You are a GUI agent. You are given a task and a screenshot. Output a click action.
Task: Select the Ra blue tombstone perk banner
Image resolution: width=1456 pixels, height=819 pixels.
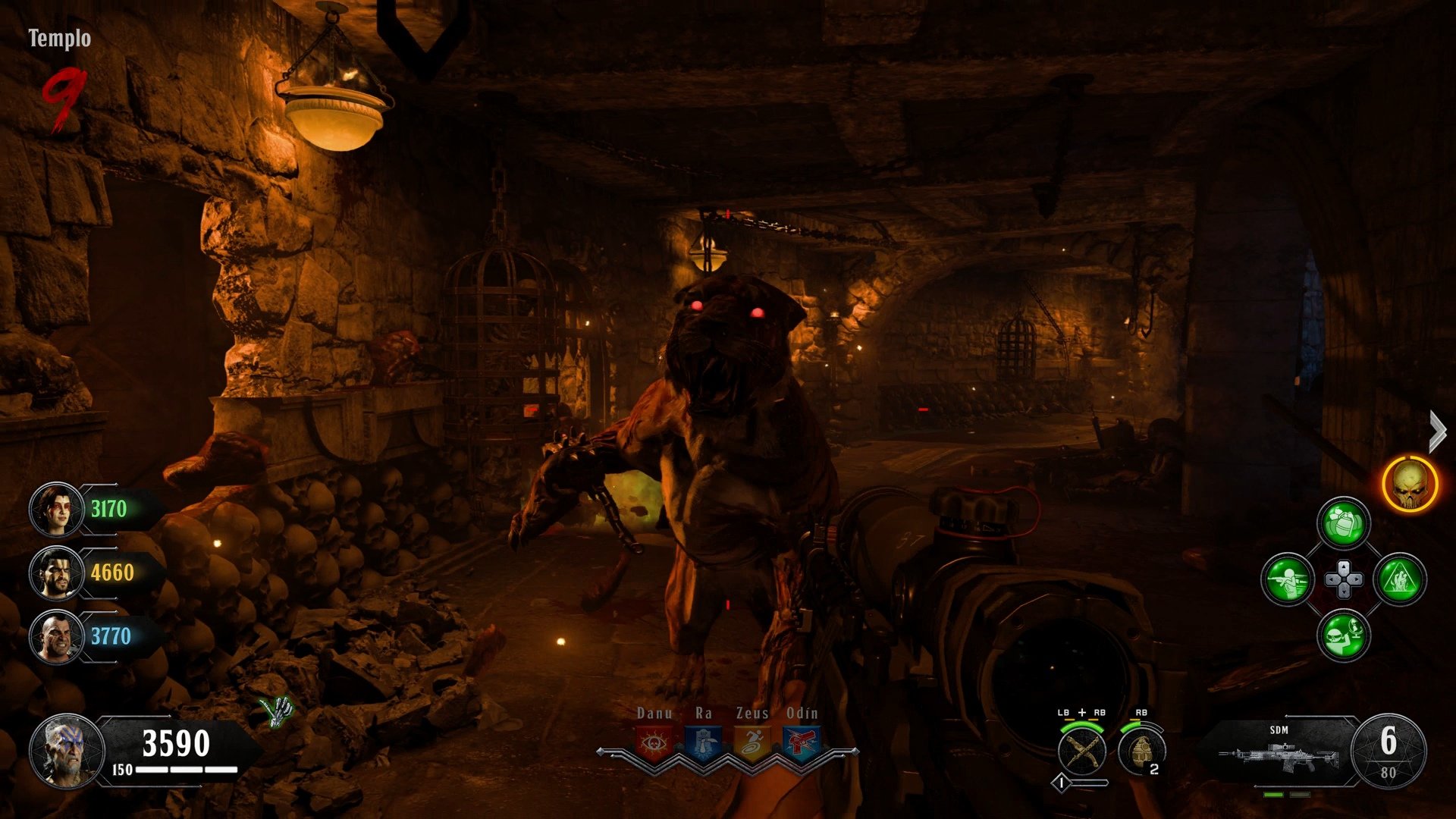click(703, 742)
